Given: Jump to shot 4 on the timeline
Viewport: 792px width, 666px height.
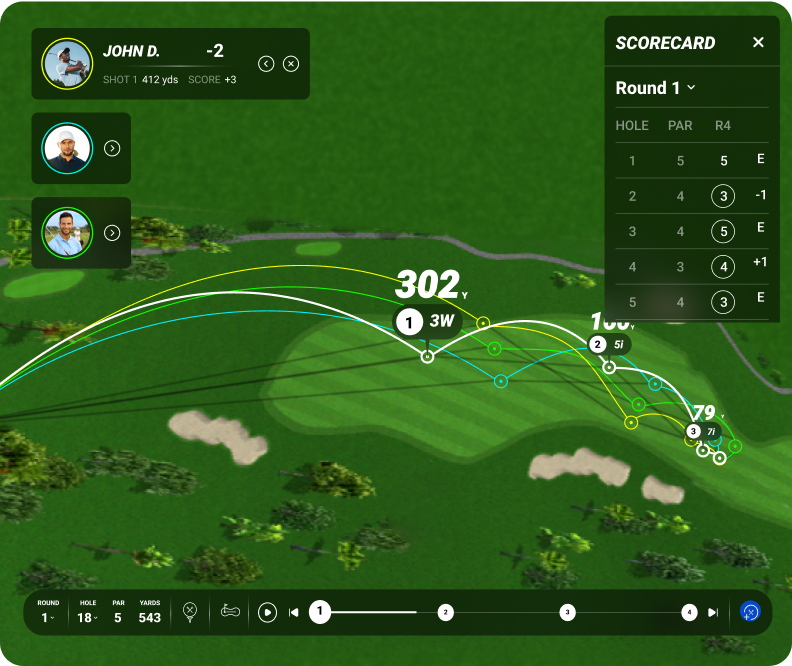Looking at the screenshot, I should tap(688, 612).
